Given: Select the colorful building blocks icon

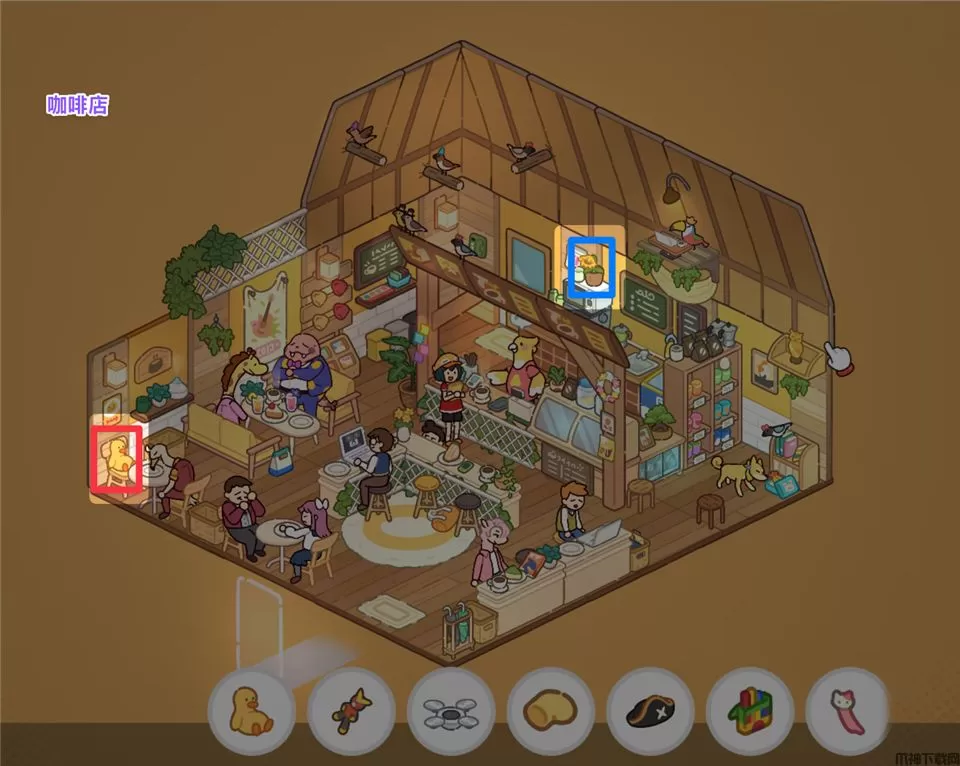Looking at the screenshot, I should point(750,711).
